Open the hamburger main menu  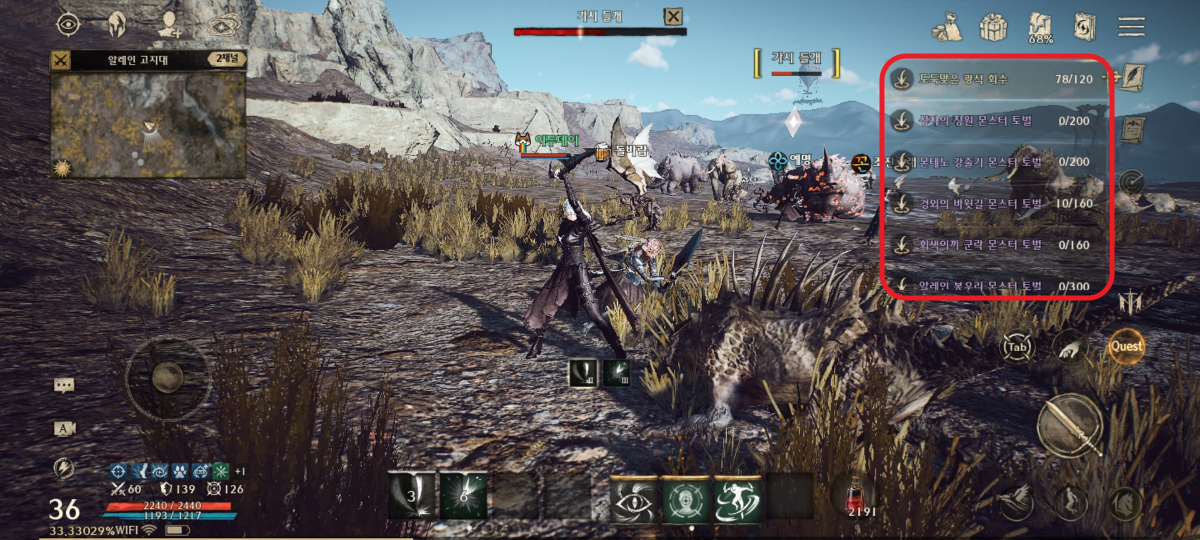pos(1131,26)
